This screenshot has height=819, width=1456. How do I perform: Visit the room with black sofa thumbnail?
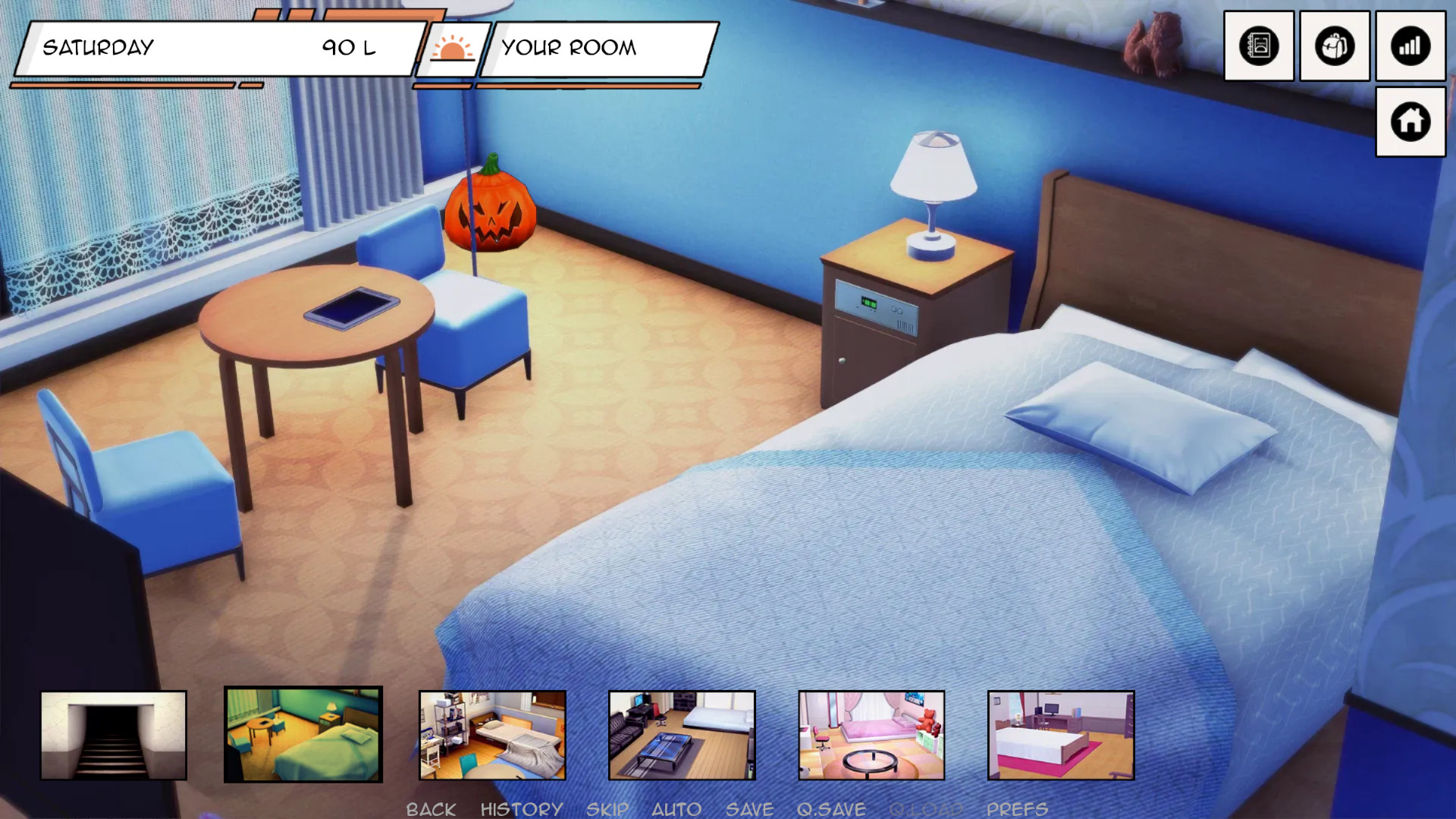pos(682,735)
